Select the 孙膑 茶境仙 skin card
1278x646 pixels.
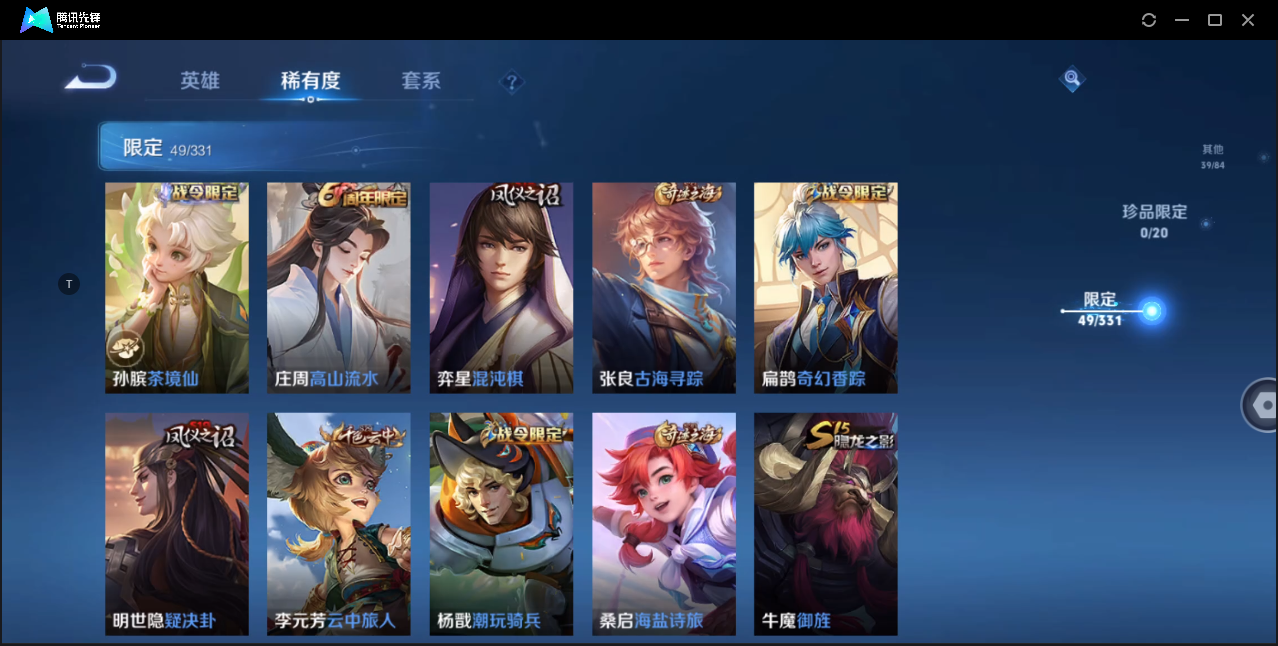click(177, 288)
